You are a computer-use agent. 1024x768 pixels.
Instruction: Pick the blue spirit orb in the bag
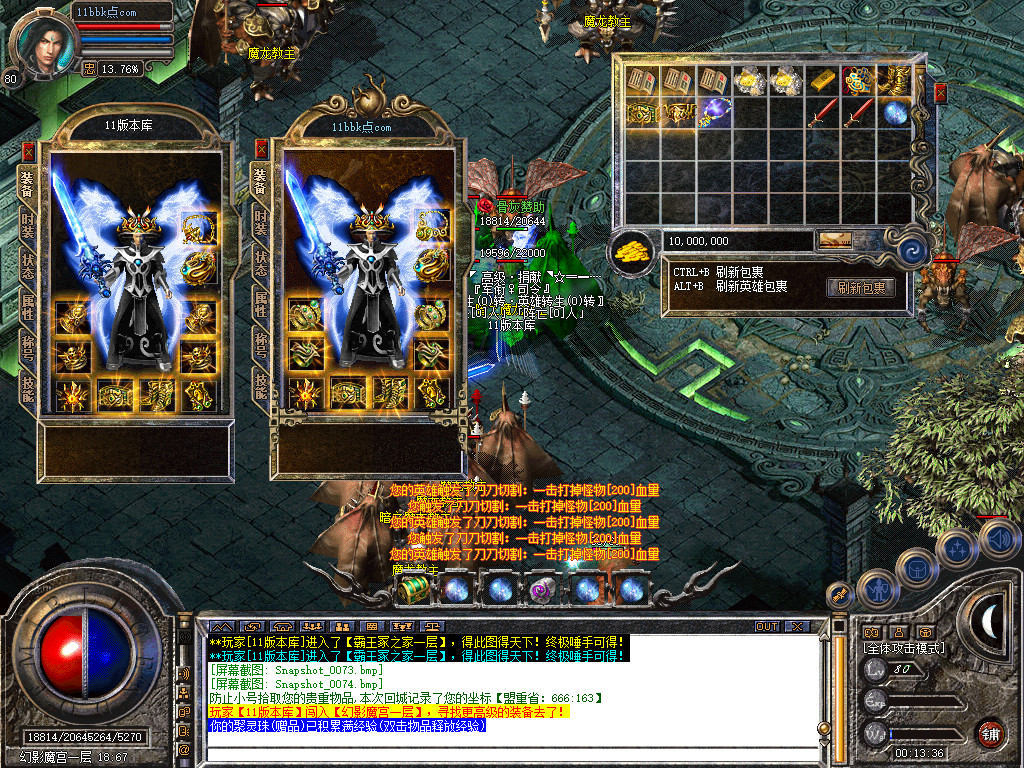(x=894, y=112)
